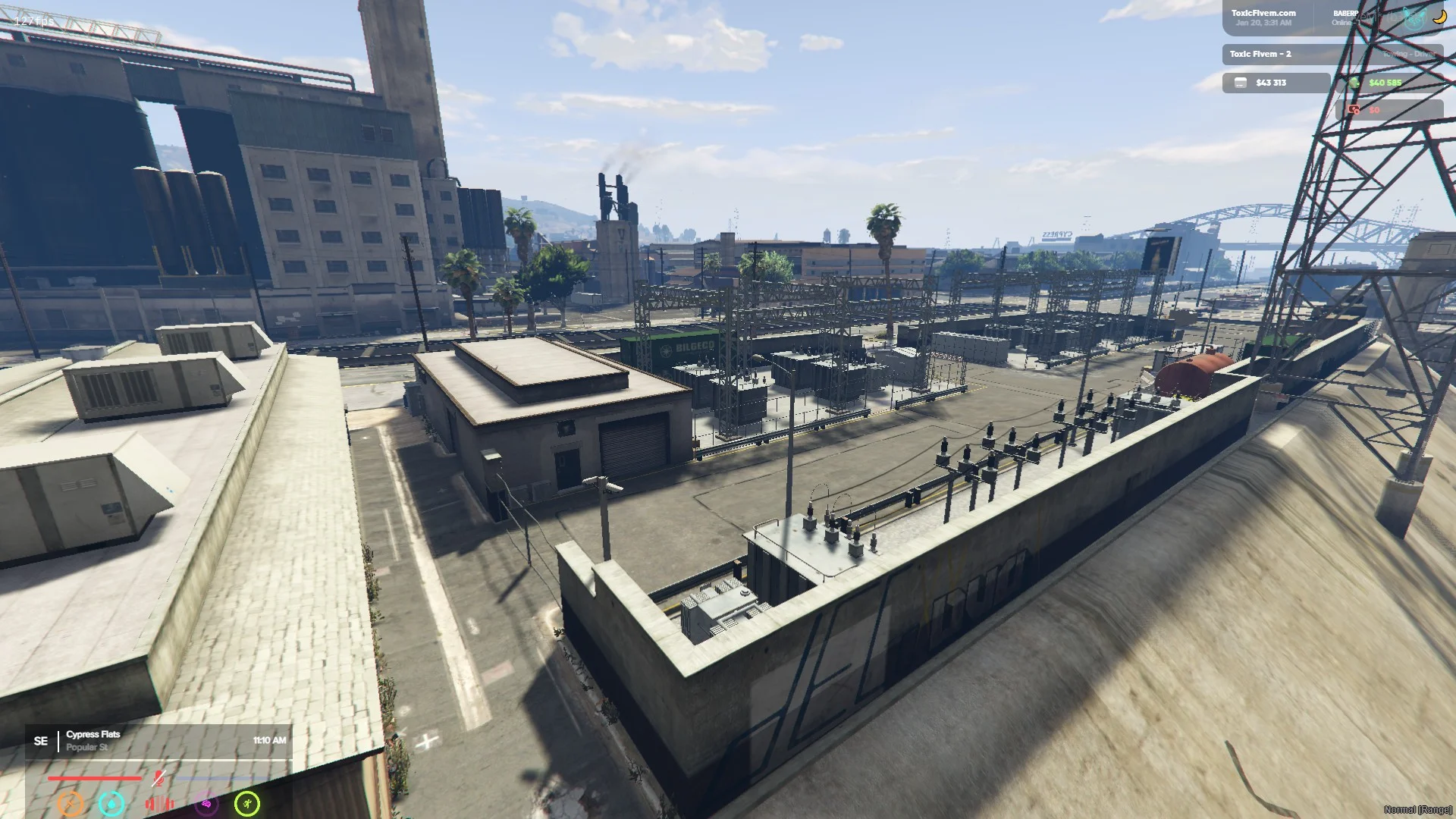Viewport: 1456px width, 819px height.
Task: Click the red dirty money icon
Action: coord(1354,110)
